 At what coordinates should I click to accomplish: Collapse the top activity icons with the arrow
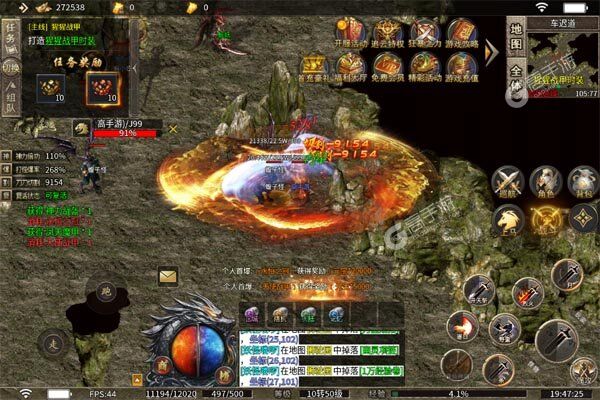[x=491, y=50]
